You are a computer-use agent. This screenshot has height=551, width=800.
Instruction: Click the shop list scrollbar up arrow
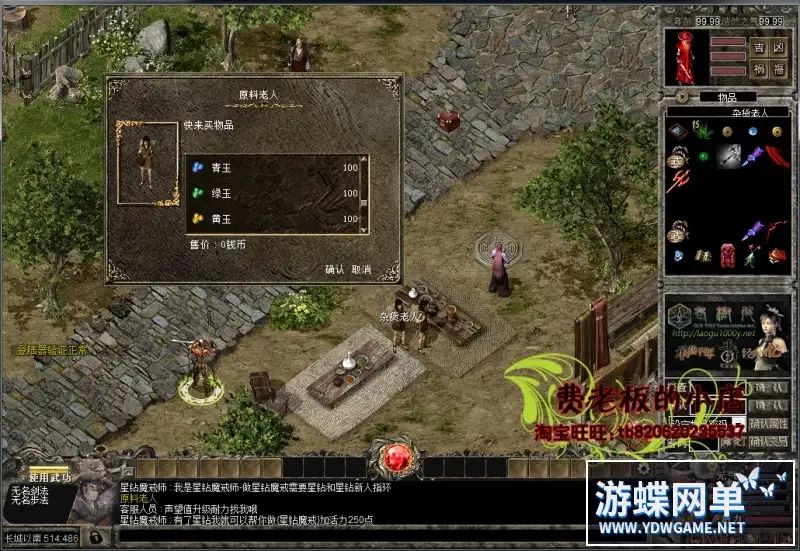point(364,160)
